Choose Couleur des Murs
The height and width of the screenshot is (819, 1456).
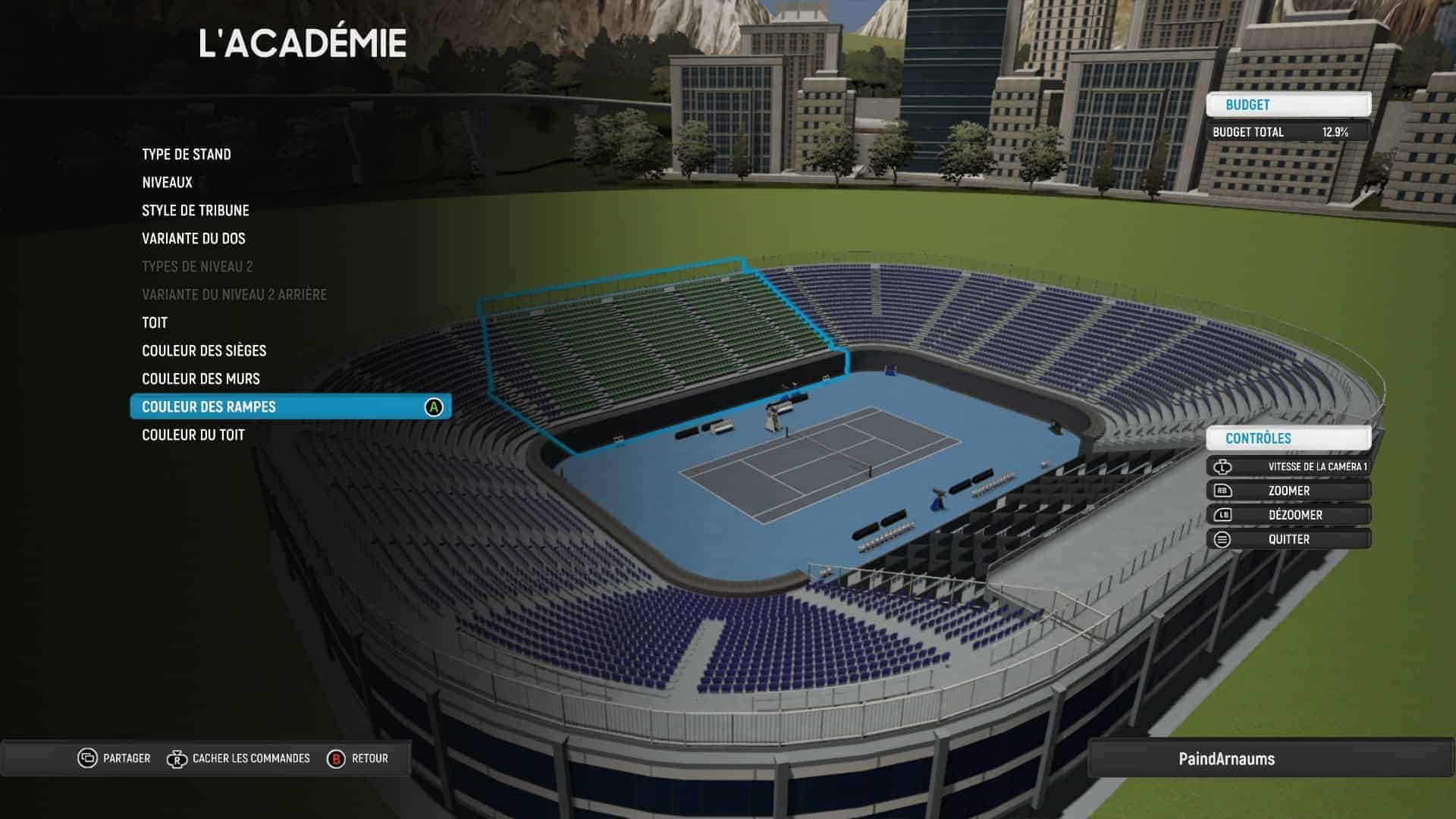coord(201,379)
